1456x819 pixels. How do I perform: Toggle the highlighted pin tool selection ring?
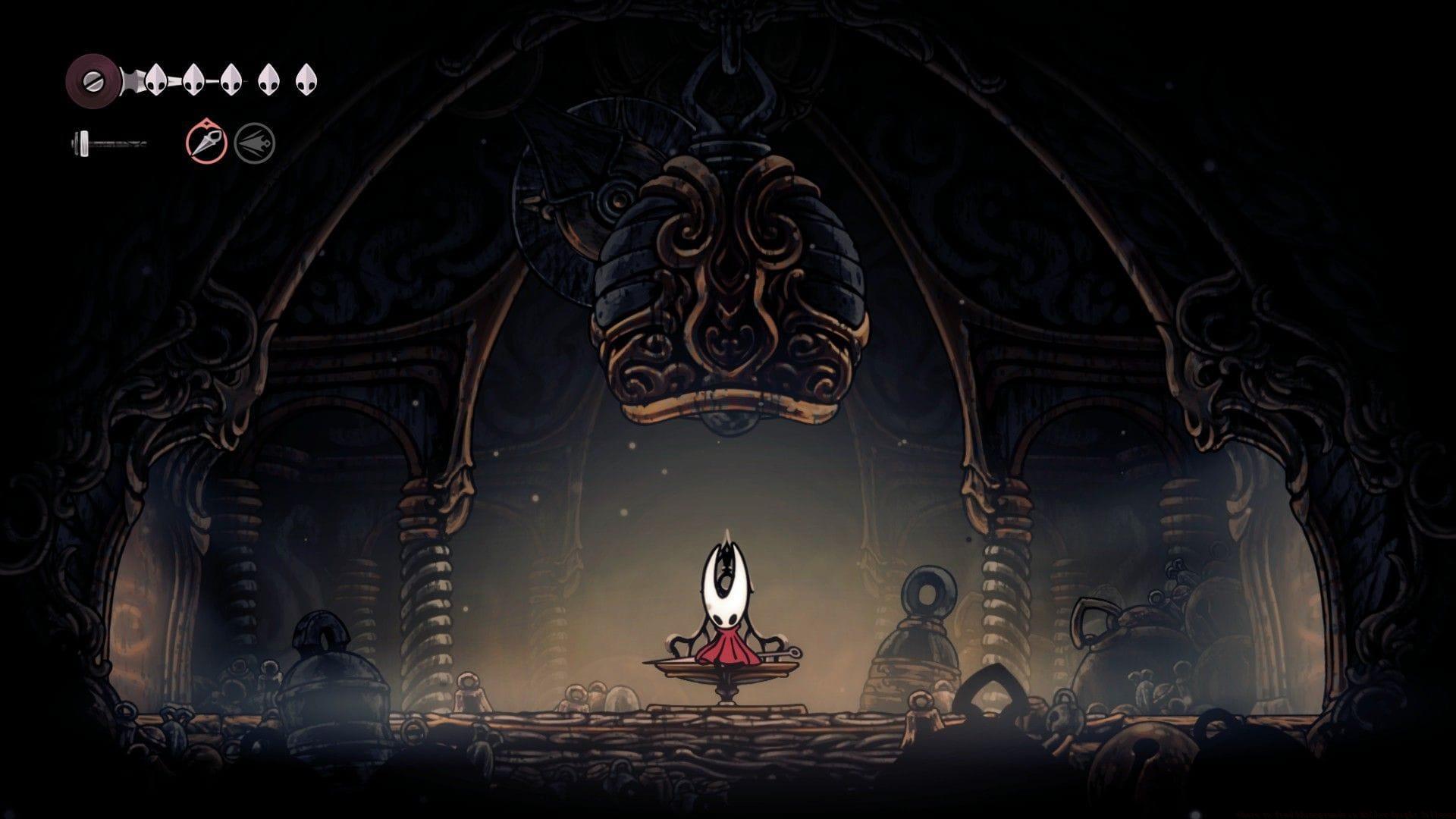click(x=206, y=141)
